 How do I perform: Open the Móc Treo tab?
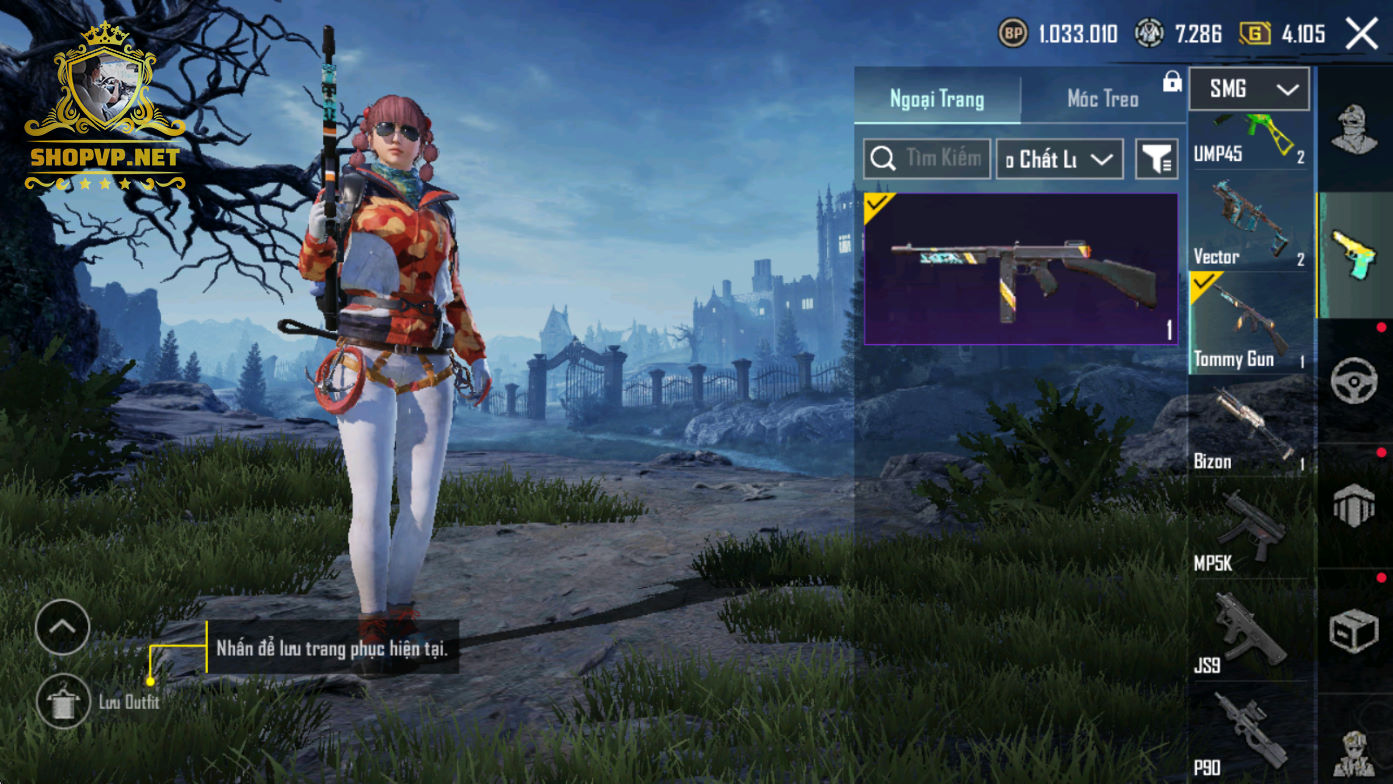[x=1102, y=99]
